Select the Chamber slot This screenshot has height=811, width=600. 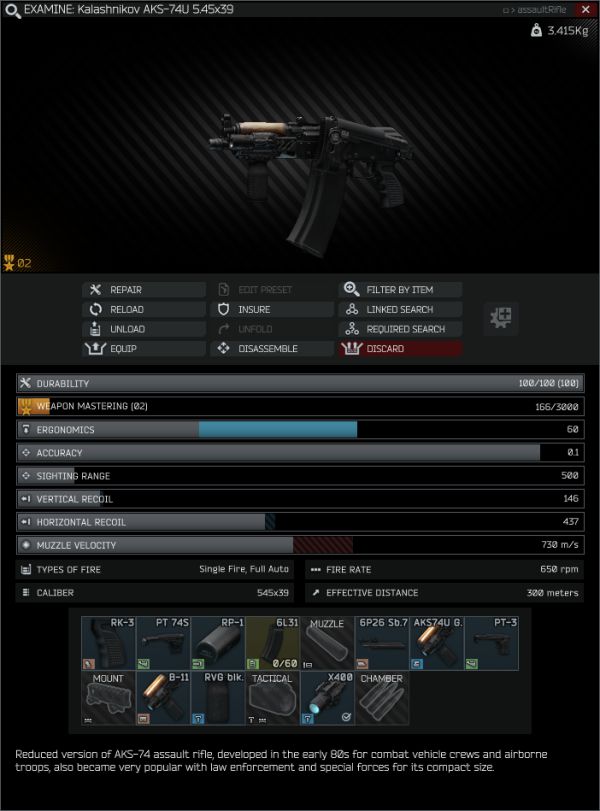point(382,698)
